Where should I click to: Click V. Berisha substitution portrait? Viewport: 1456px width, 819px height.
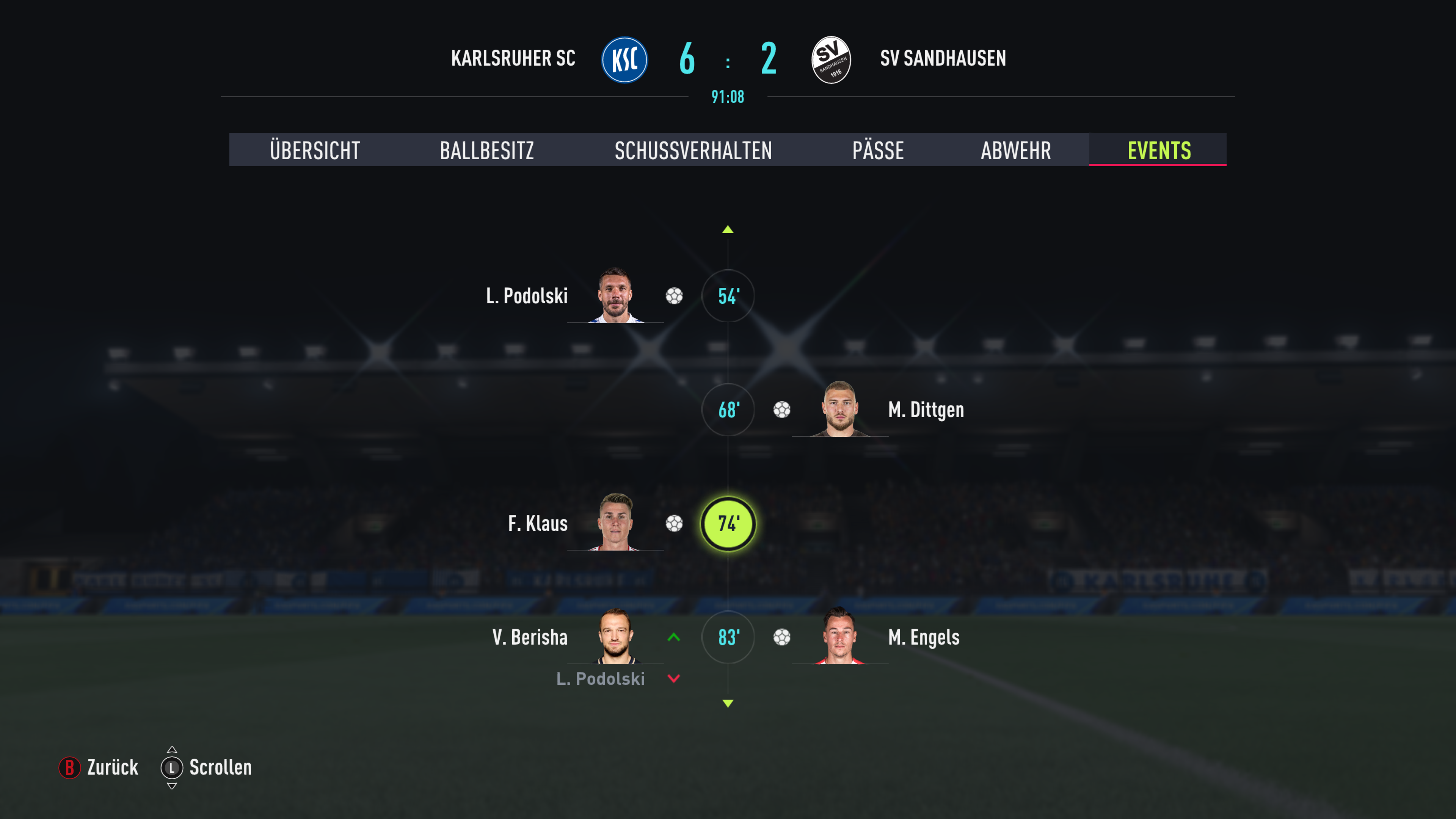click(615, 636)
